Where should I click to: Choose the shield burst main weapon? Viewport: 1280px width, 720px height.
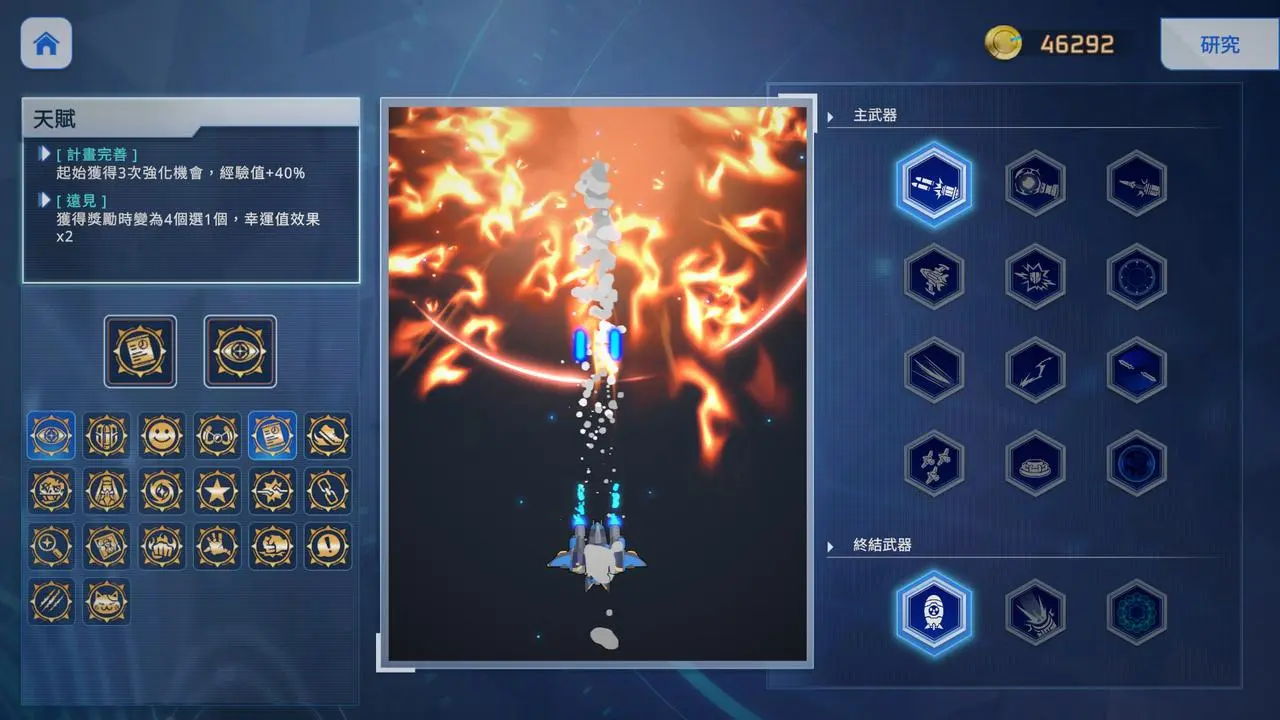(1035, 277)
